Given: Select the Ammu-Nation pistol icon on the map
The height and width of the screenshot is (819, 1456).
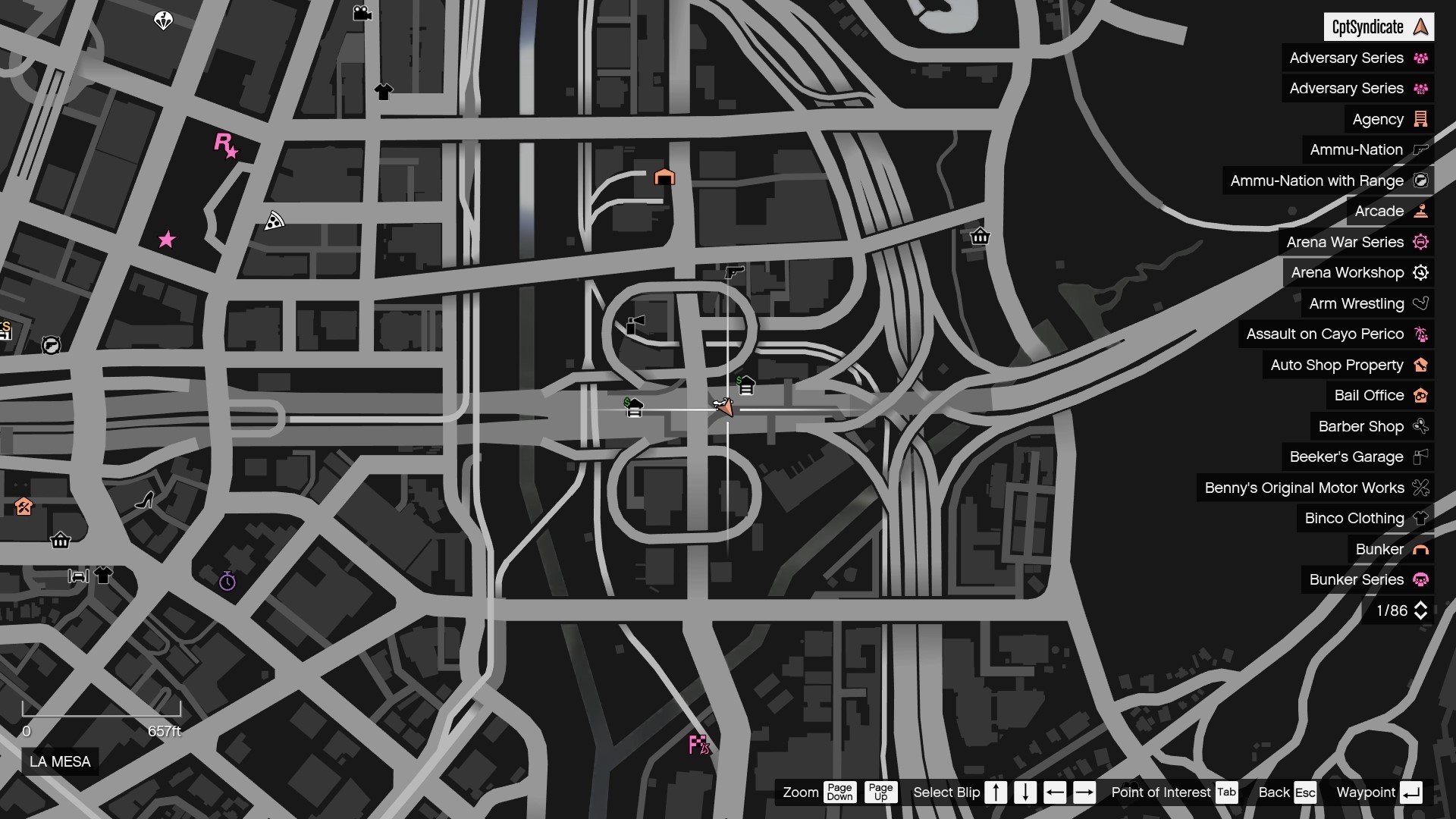Looking at the screenshot, I should point(733,273).
